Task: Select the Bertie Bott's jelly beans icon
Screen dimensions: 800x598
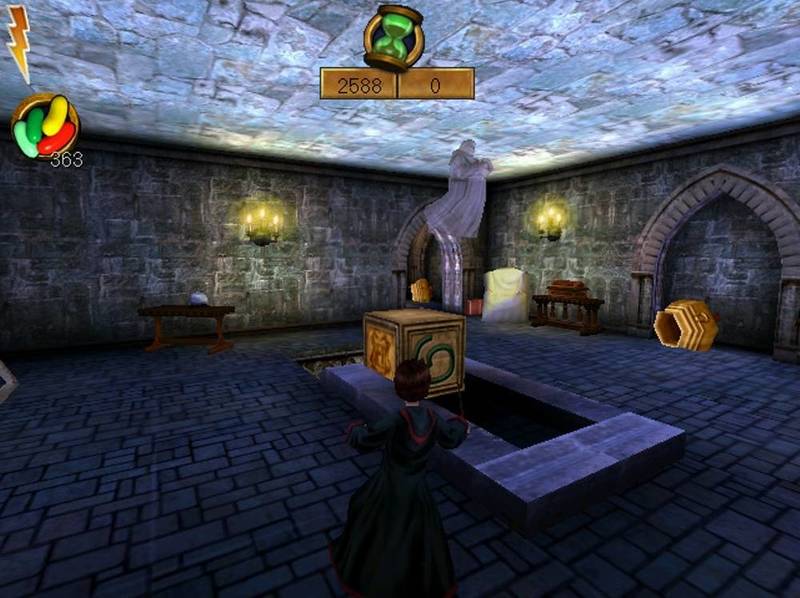Action: [44, 126]
